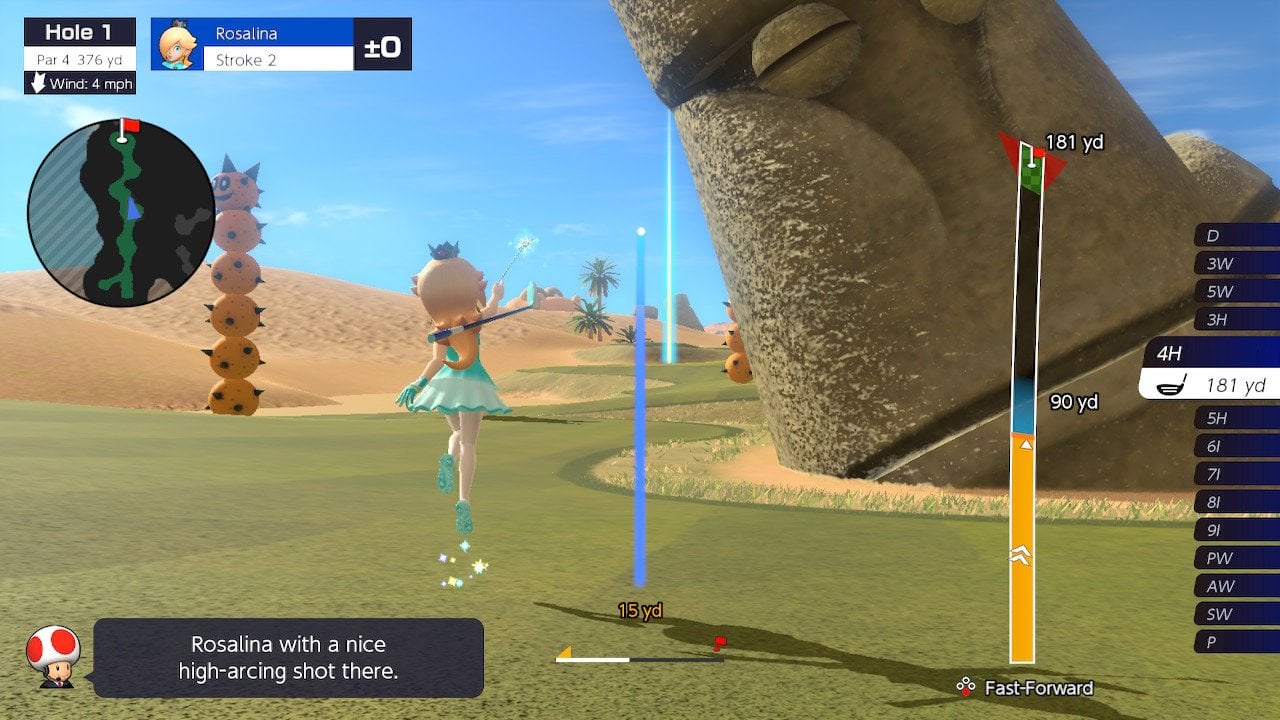The width and height of the screenshot is (1280, 720).
Task: Switch to the 5H club
Action: point(1236,418)
